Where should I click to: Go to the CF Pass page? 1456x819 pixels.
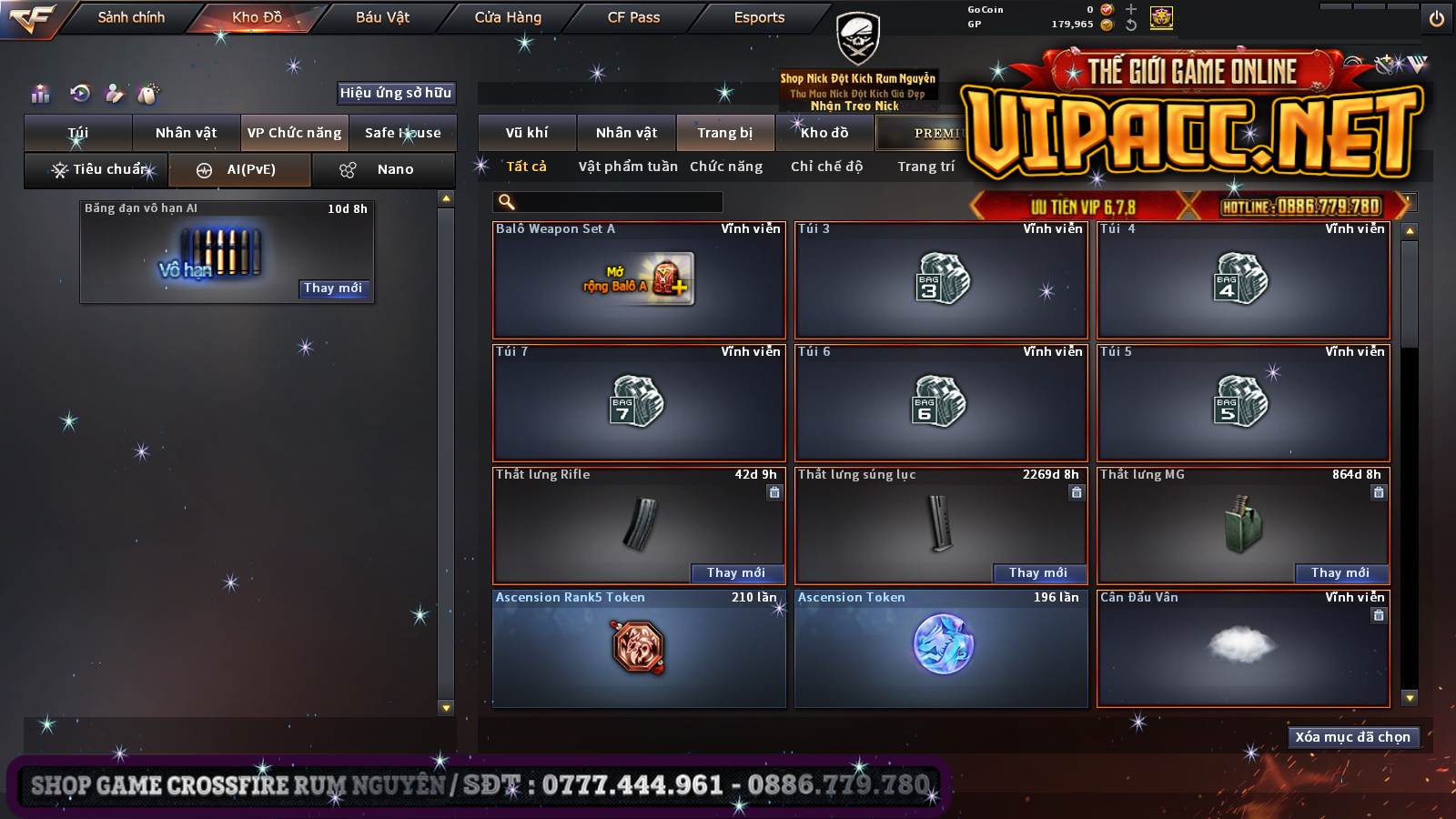(633, 17)
